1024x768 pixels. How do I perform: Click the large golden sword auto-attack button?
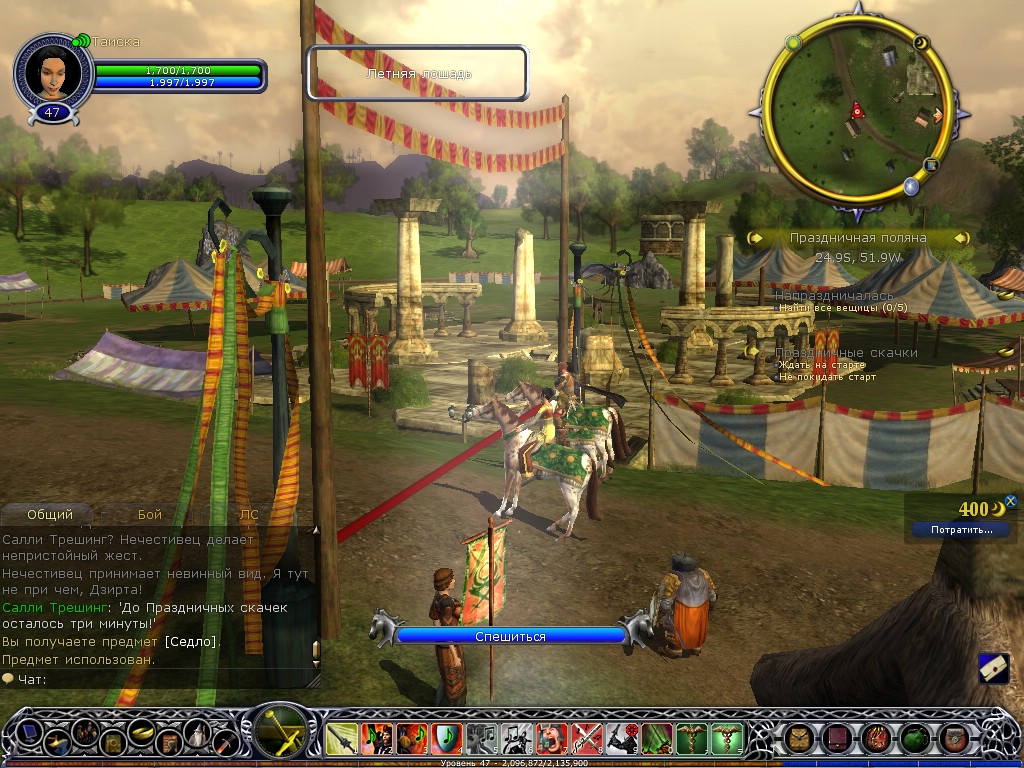click(x=280, y=734)
